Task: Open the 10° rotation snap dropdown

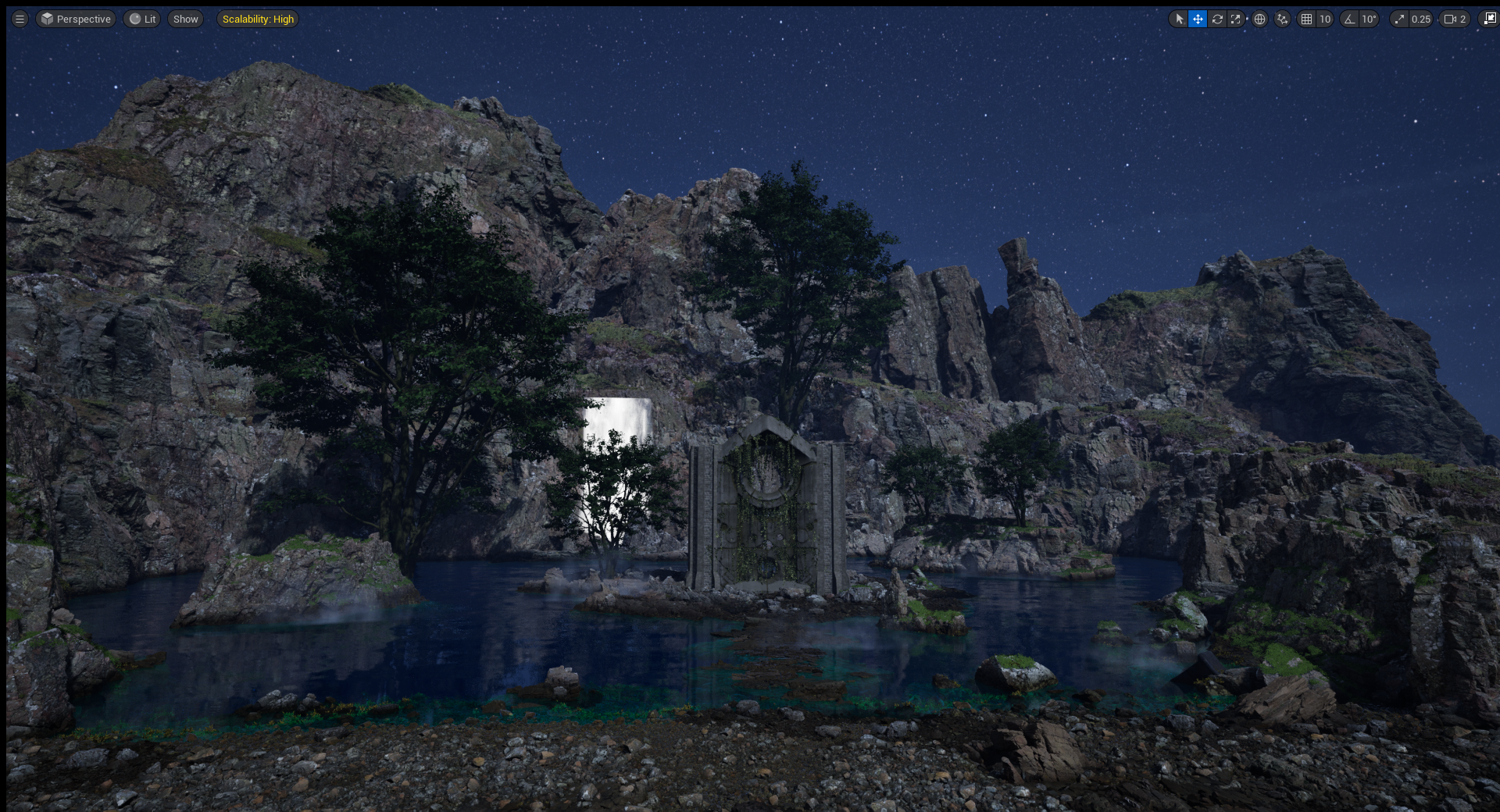Action: tap(1369, 19)
